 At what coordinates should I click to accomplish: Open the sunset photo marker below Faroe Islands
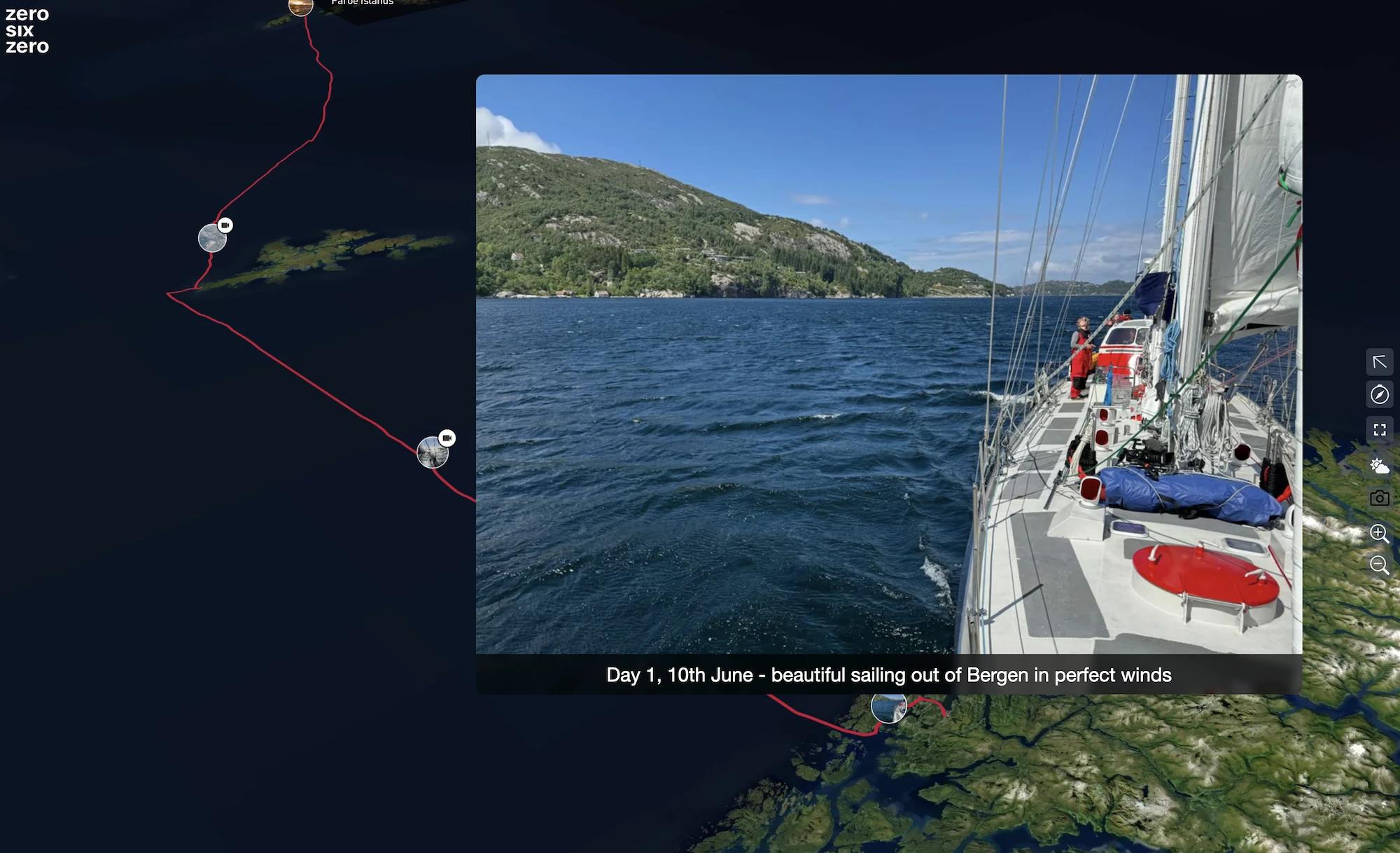click(300, 7)
